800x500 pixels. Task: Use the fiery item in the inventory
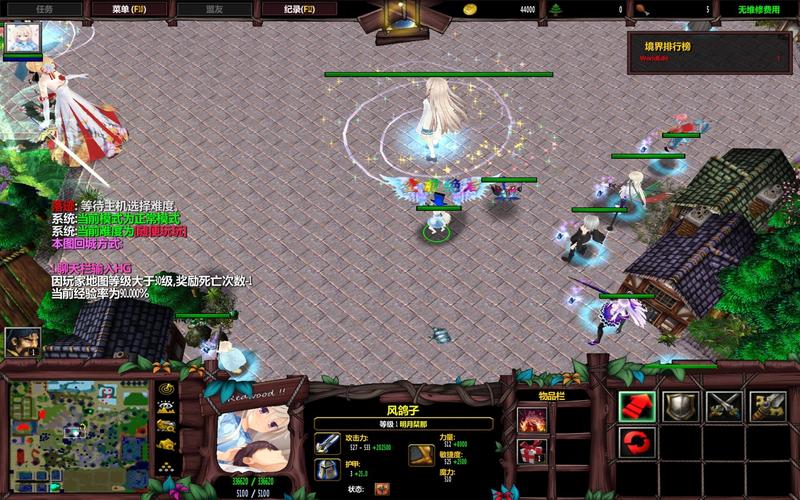[531, 419]
